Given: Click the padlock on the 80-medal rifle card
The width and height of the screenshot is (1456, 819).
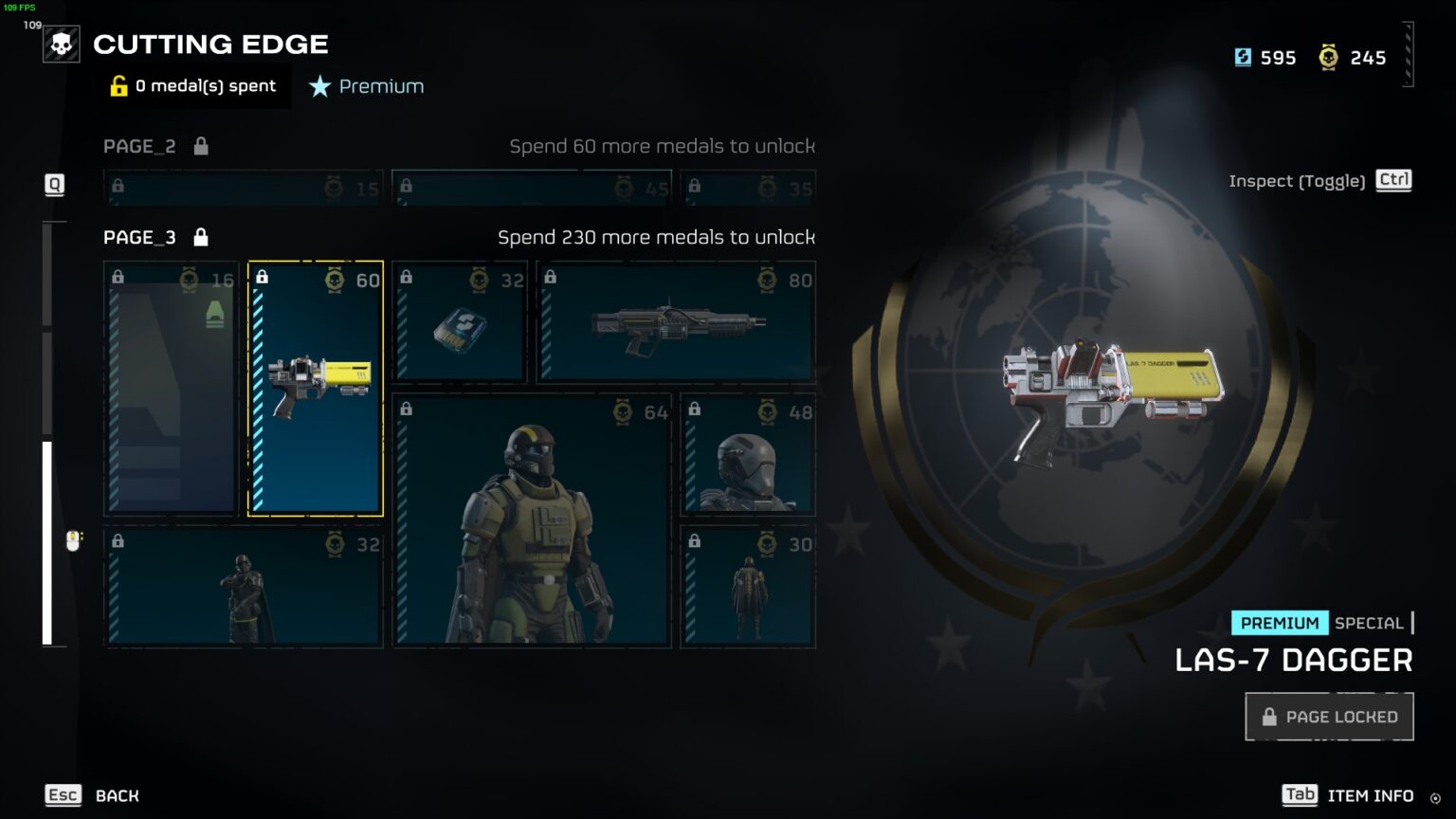Looking at the screenshot, I should pos(551,280).
